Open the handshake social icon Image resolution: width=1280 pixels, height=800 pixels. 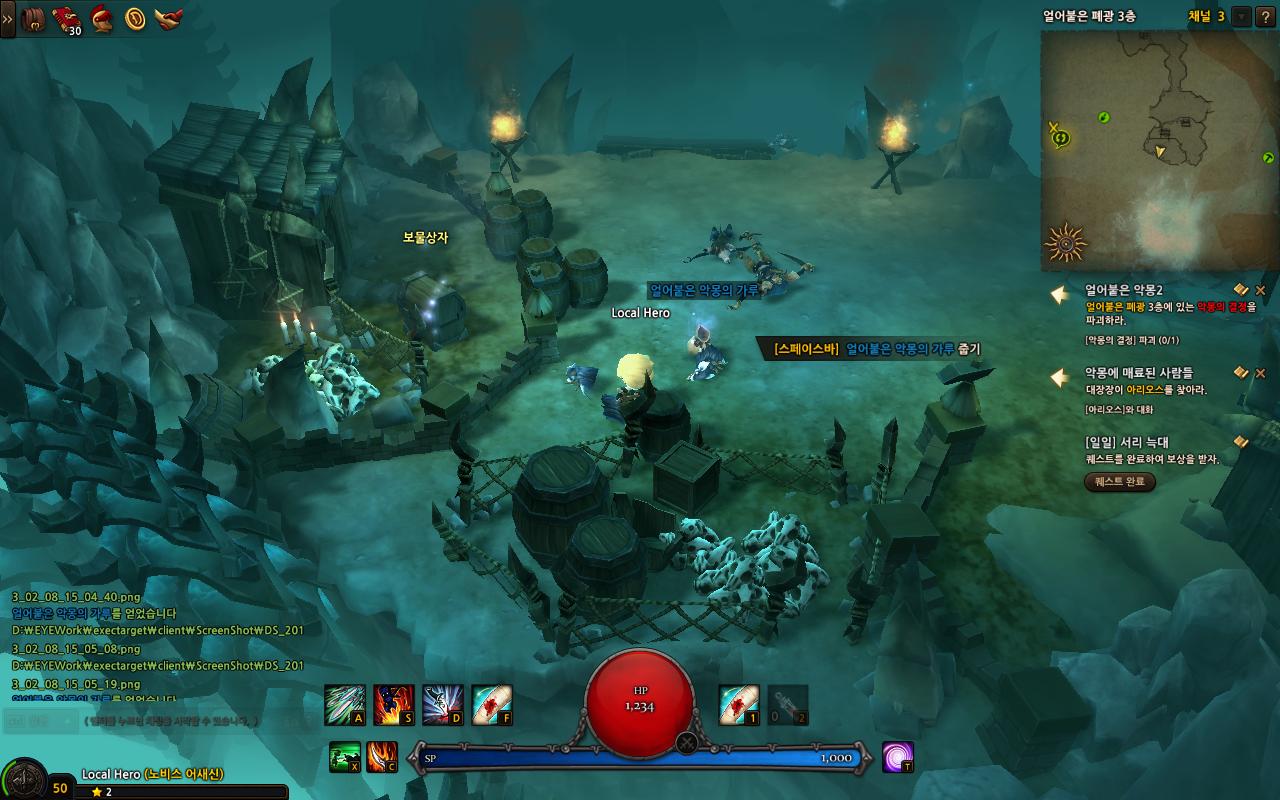point(168,18)
